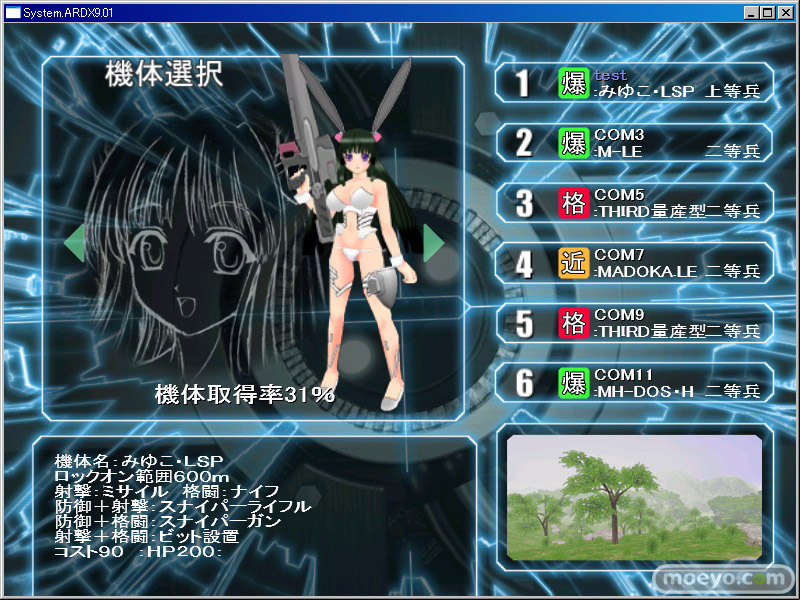Minimize the game window
The image size is (800, 600).
[x=753, y=12]
